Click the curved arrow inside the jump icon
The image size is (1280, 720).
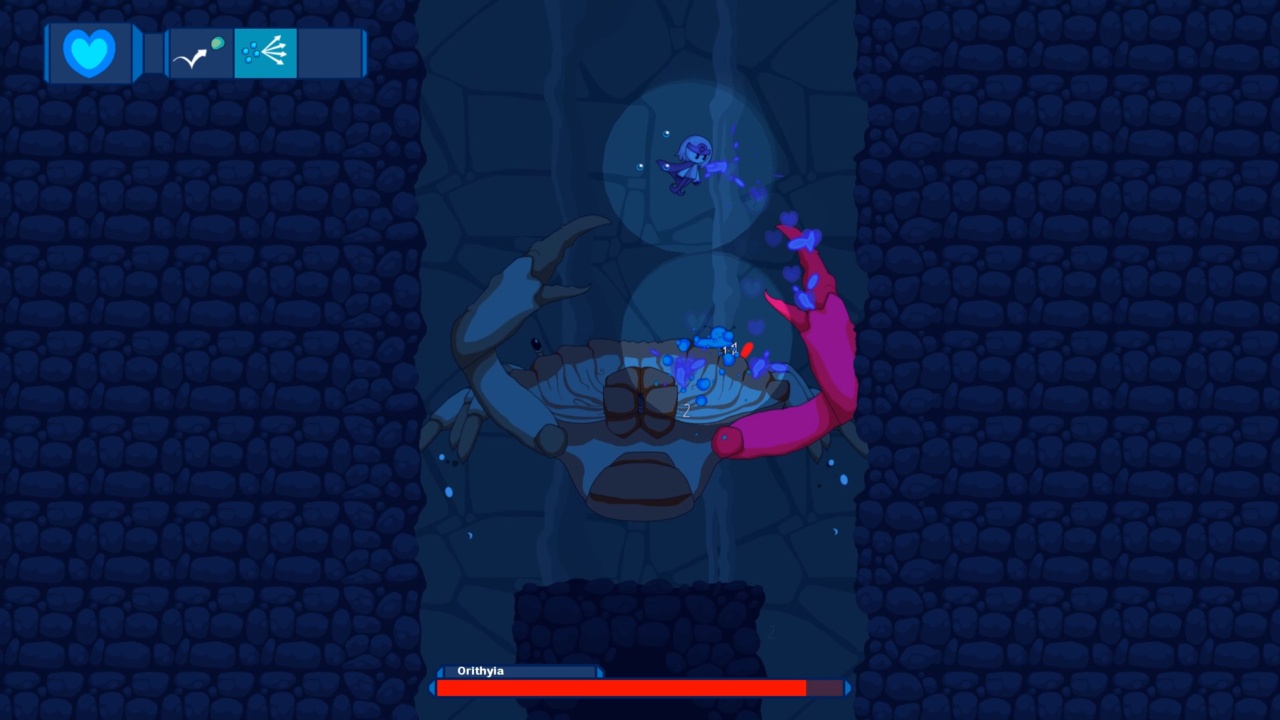point(189,57)
